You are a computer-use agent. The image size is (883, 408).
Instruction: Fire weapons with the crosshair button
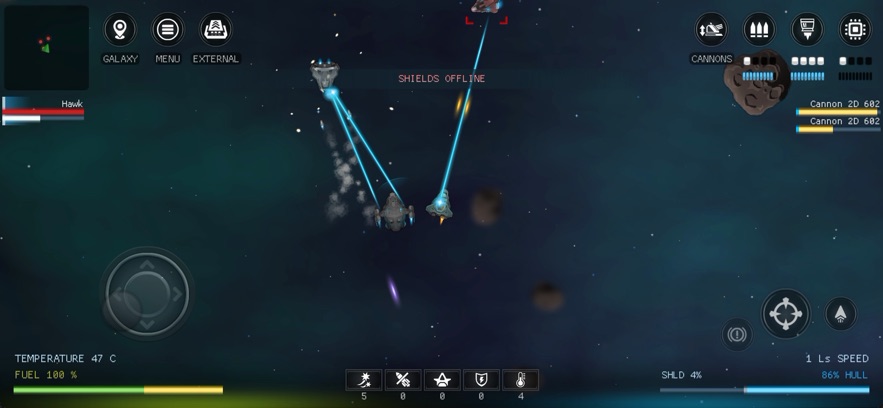click(786, 314)
